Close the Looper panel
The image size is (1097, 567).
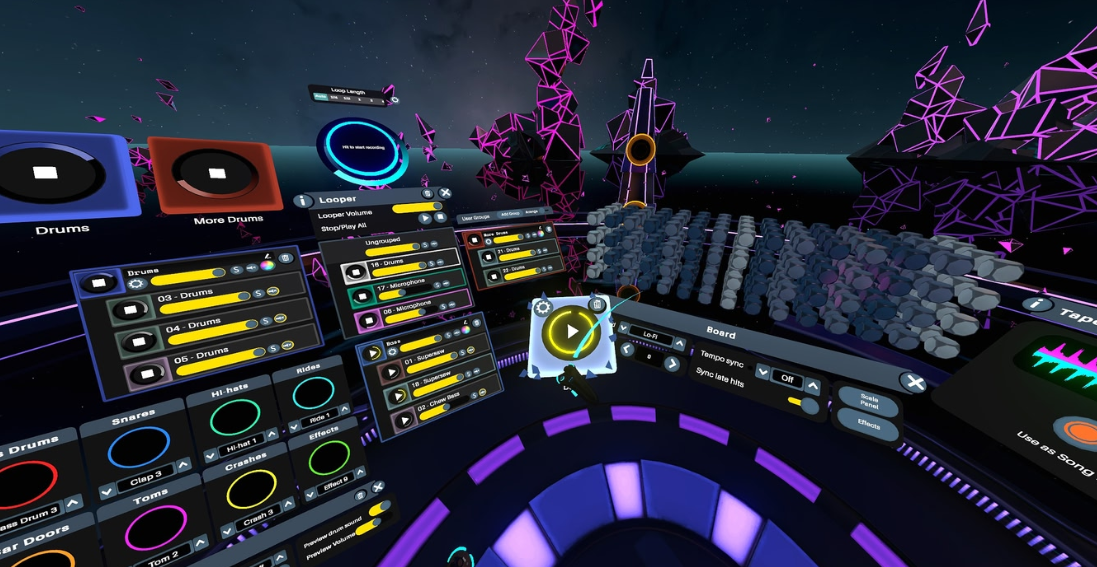coord(445,193)
